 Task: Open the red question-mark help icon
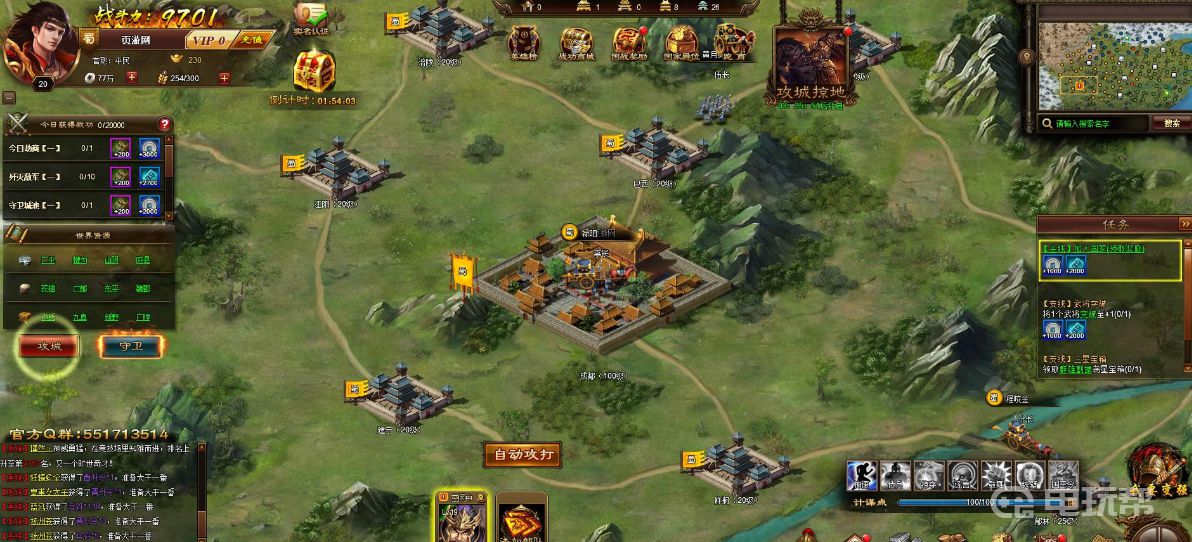pos(165,125)
